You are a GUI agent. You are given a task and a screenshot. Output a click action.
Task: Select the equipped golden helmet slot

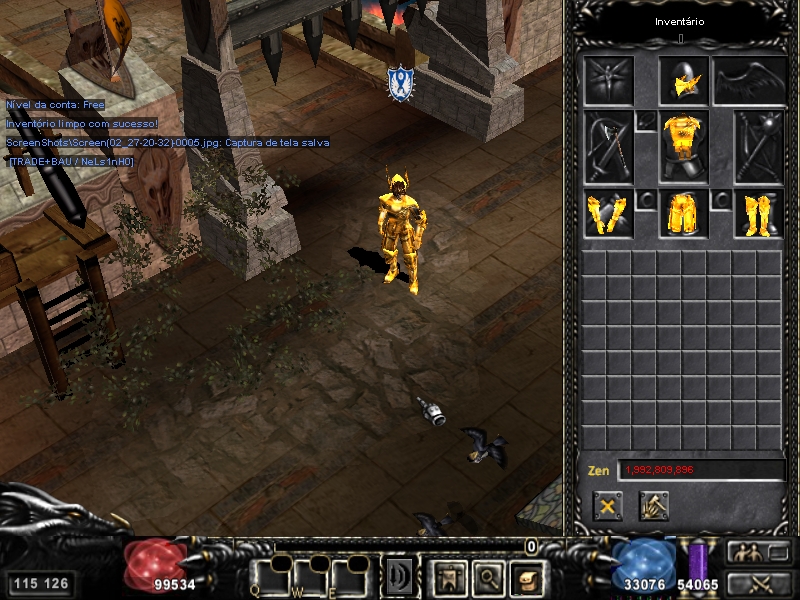tap(684, 80)
